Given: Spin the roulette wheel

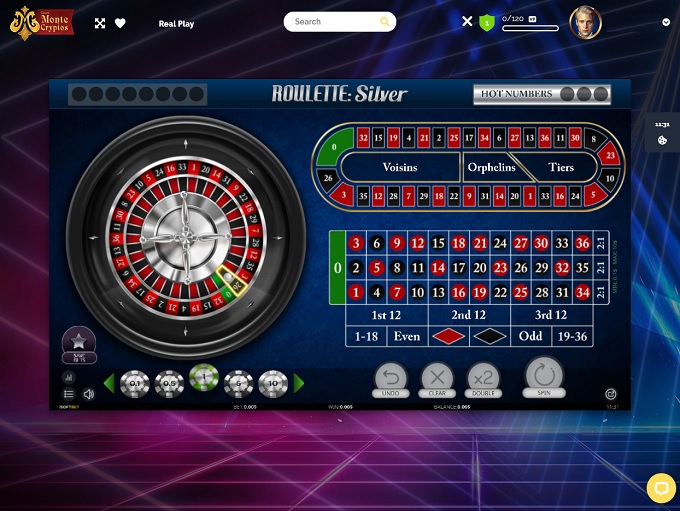Looking at the screenshot, I should [x=544, y=376].
